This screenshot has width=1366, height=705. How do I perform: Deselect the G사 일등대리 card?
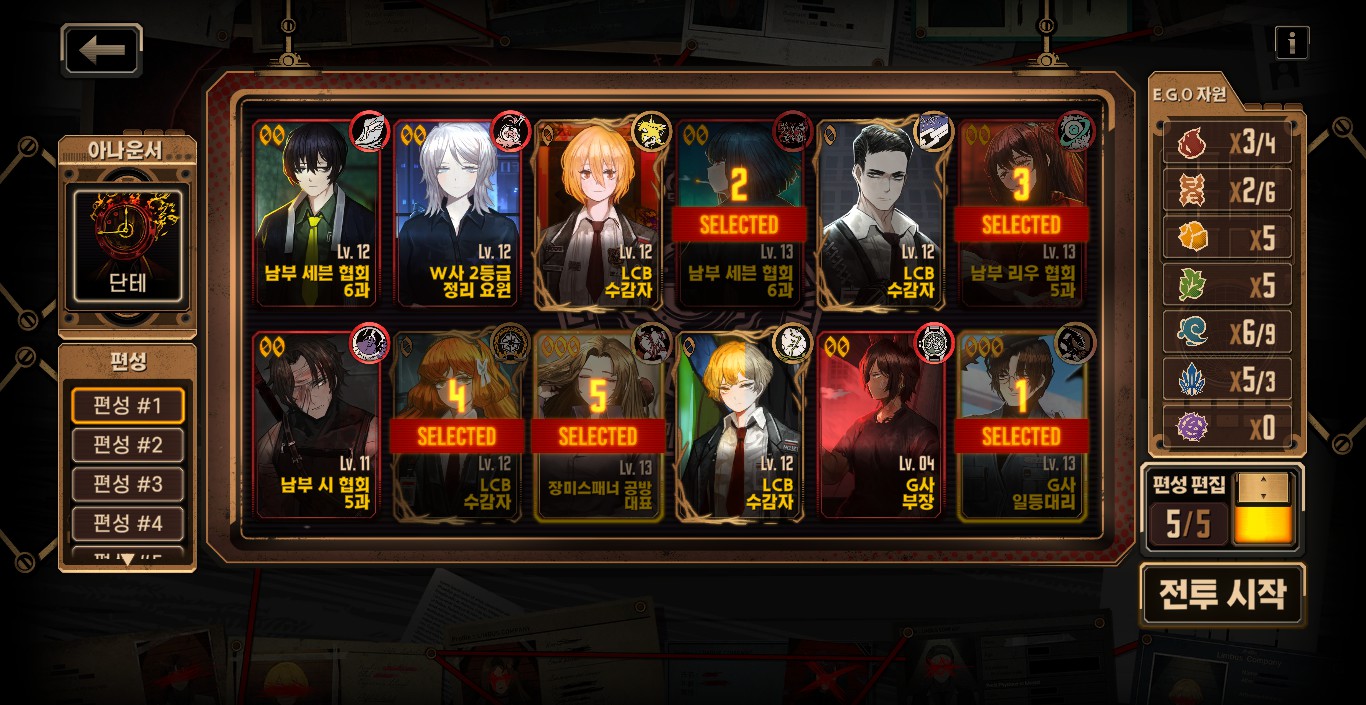[1022, 426]
